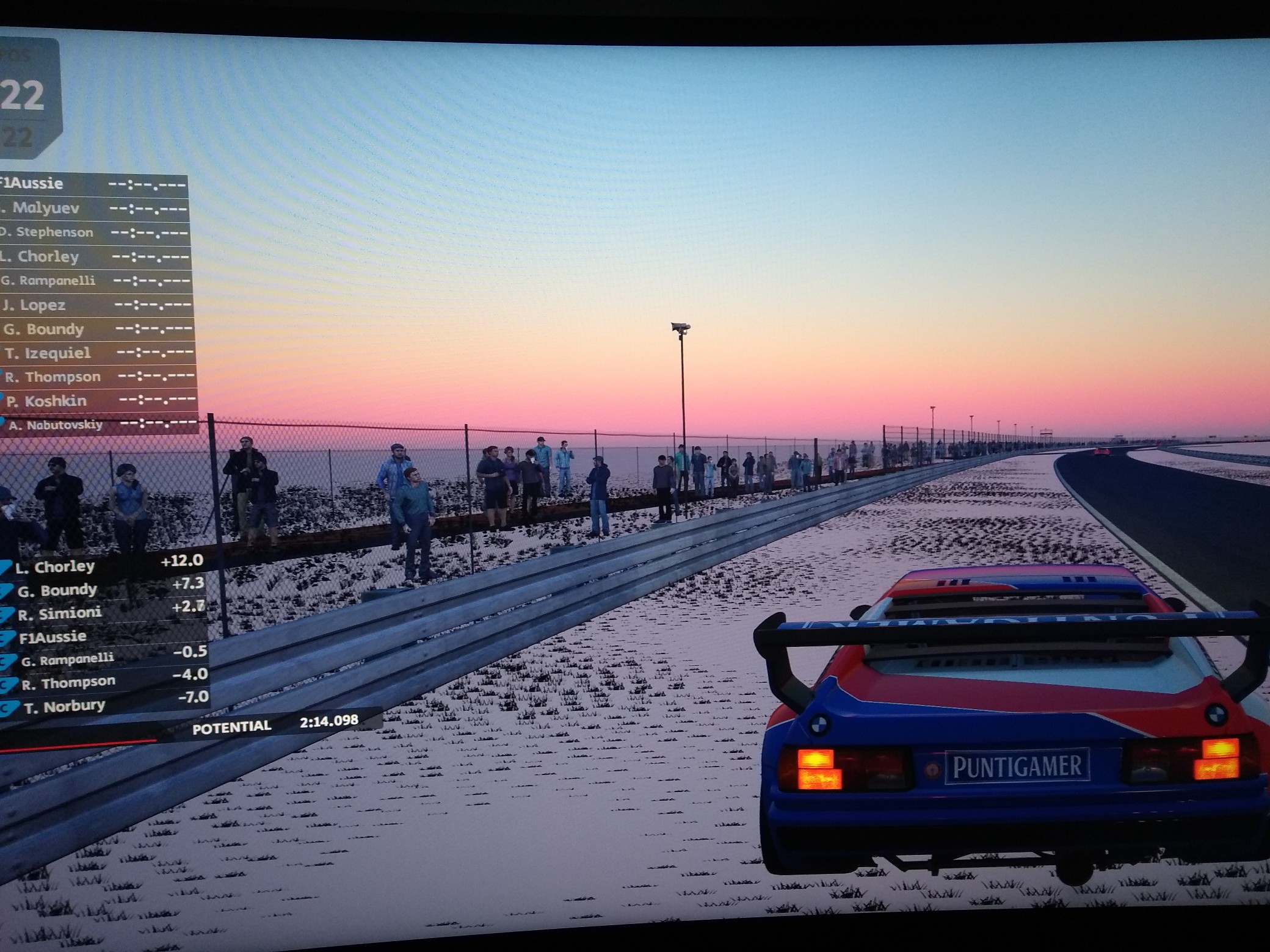
Task: Select Malyuev in the standings list
Action: (x=92, y=209)
